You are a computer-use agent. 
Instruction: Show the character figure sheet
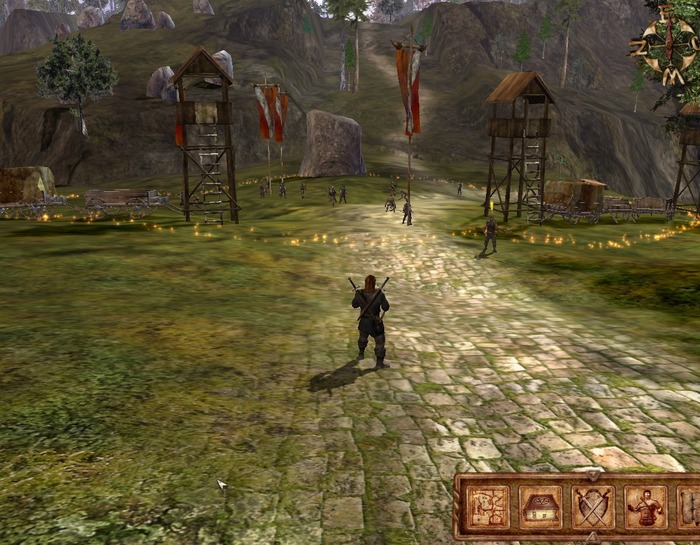tap(646, 507)
